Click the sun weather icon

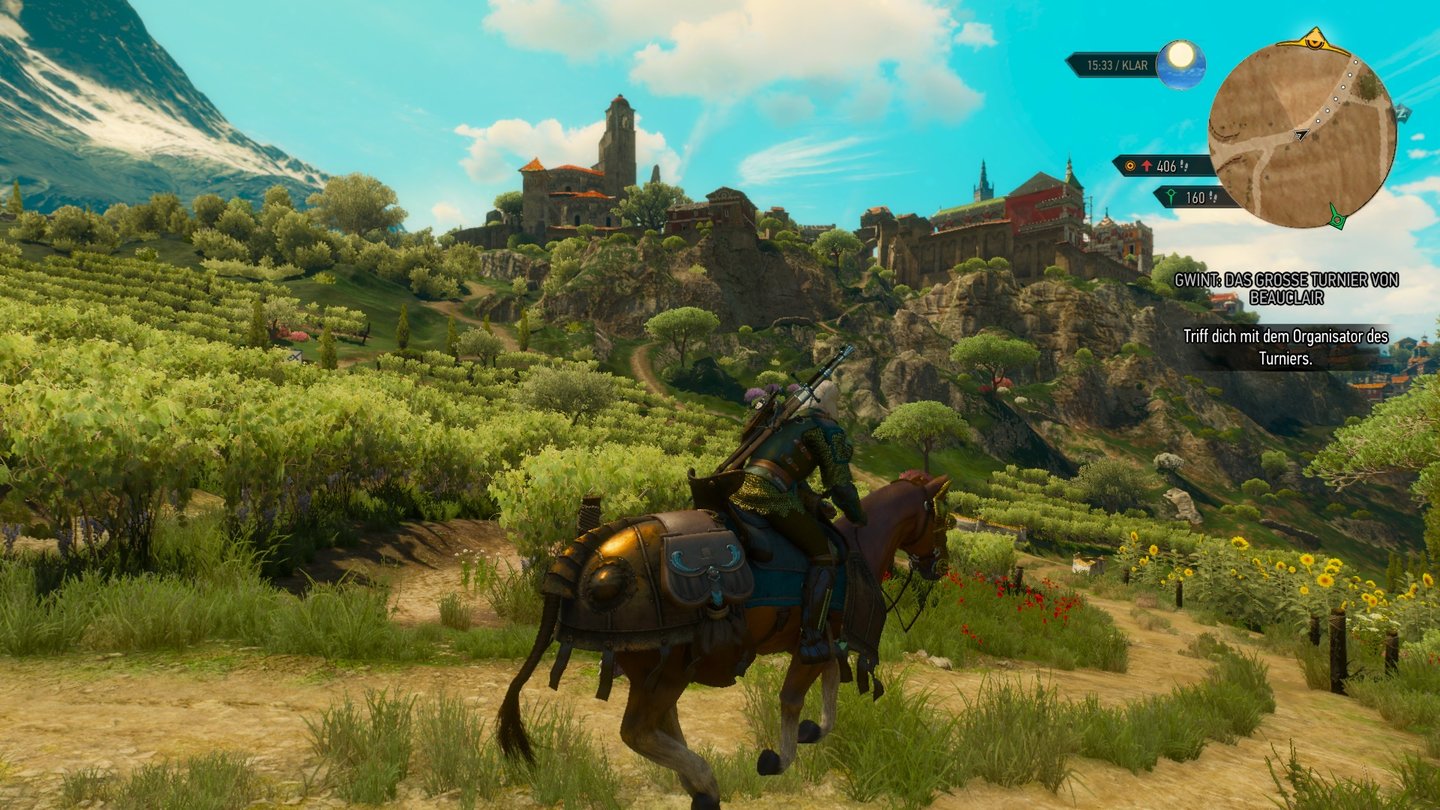(1181, 64)
